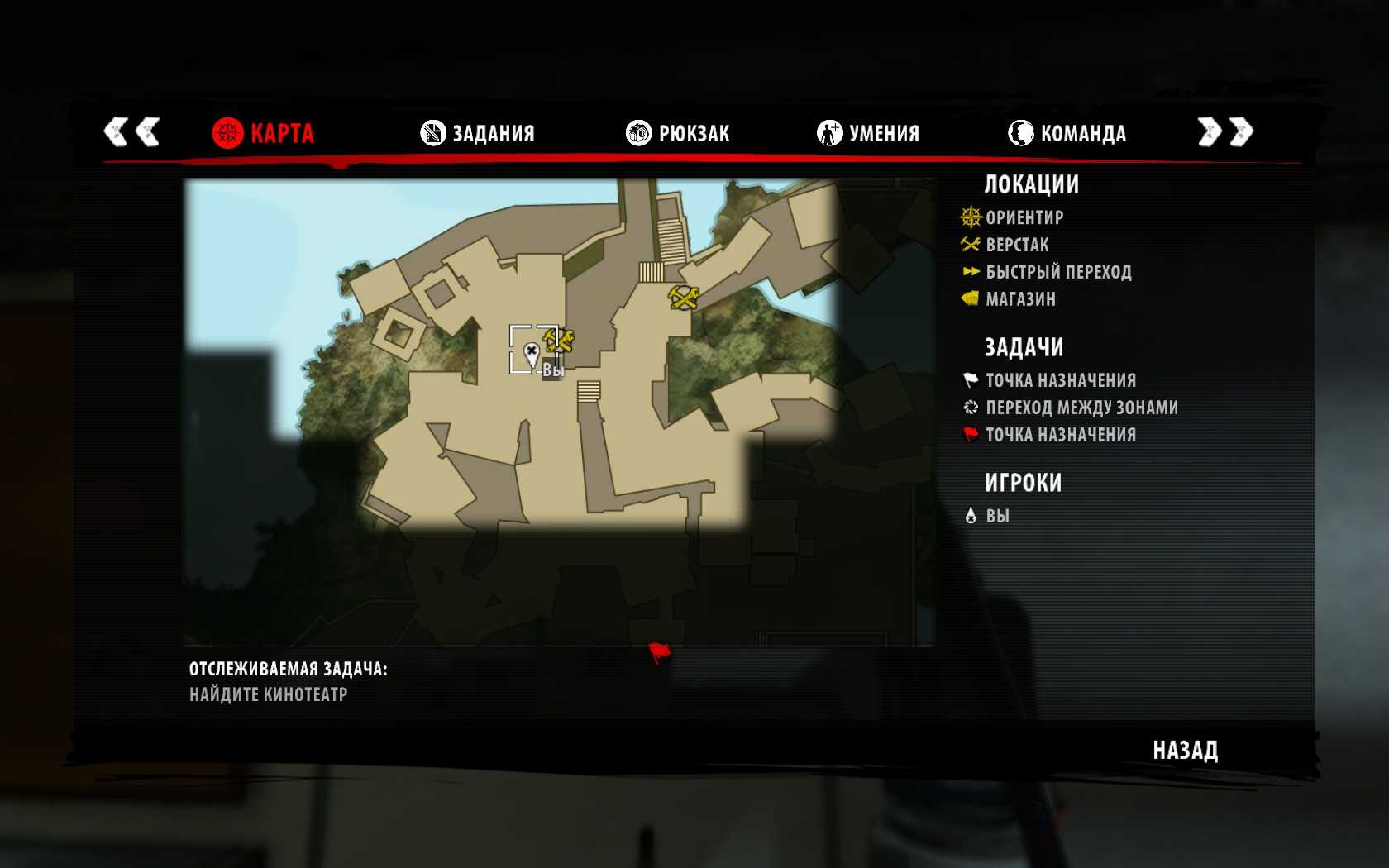Image resolution: width=1389 pixels, height=868 pixels.
Task: Choose the Верстак legend entry
Action: (1016, 245)
